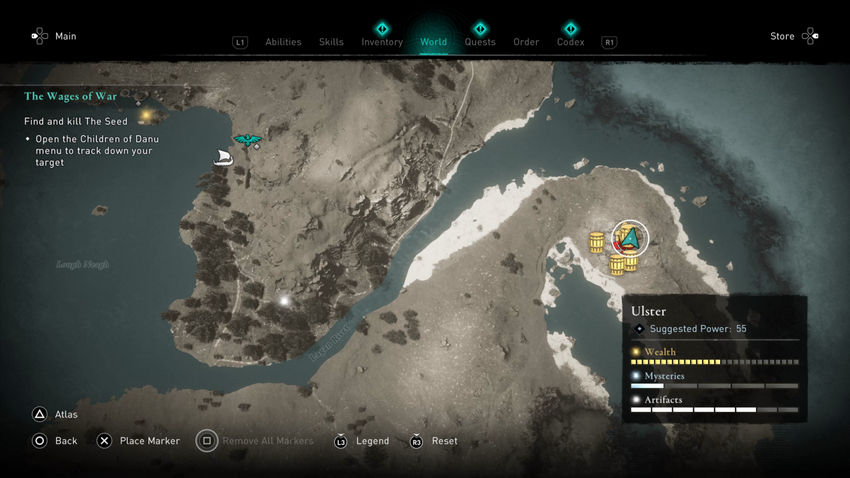Select the World tab

click(434, 42)
